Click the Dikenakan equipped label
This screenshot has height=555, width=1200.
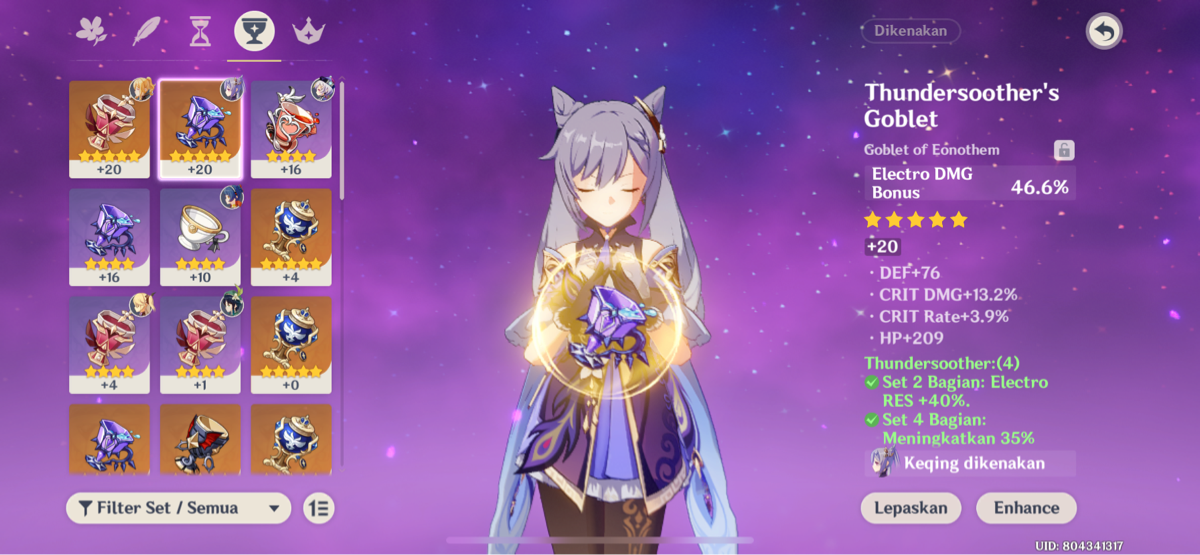pos(910,31)
